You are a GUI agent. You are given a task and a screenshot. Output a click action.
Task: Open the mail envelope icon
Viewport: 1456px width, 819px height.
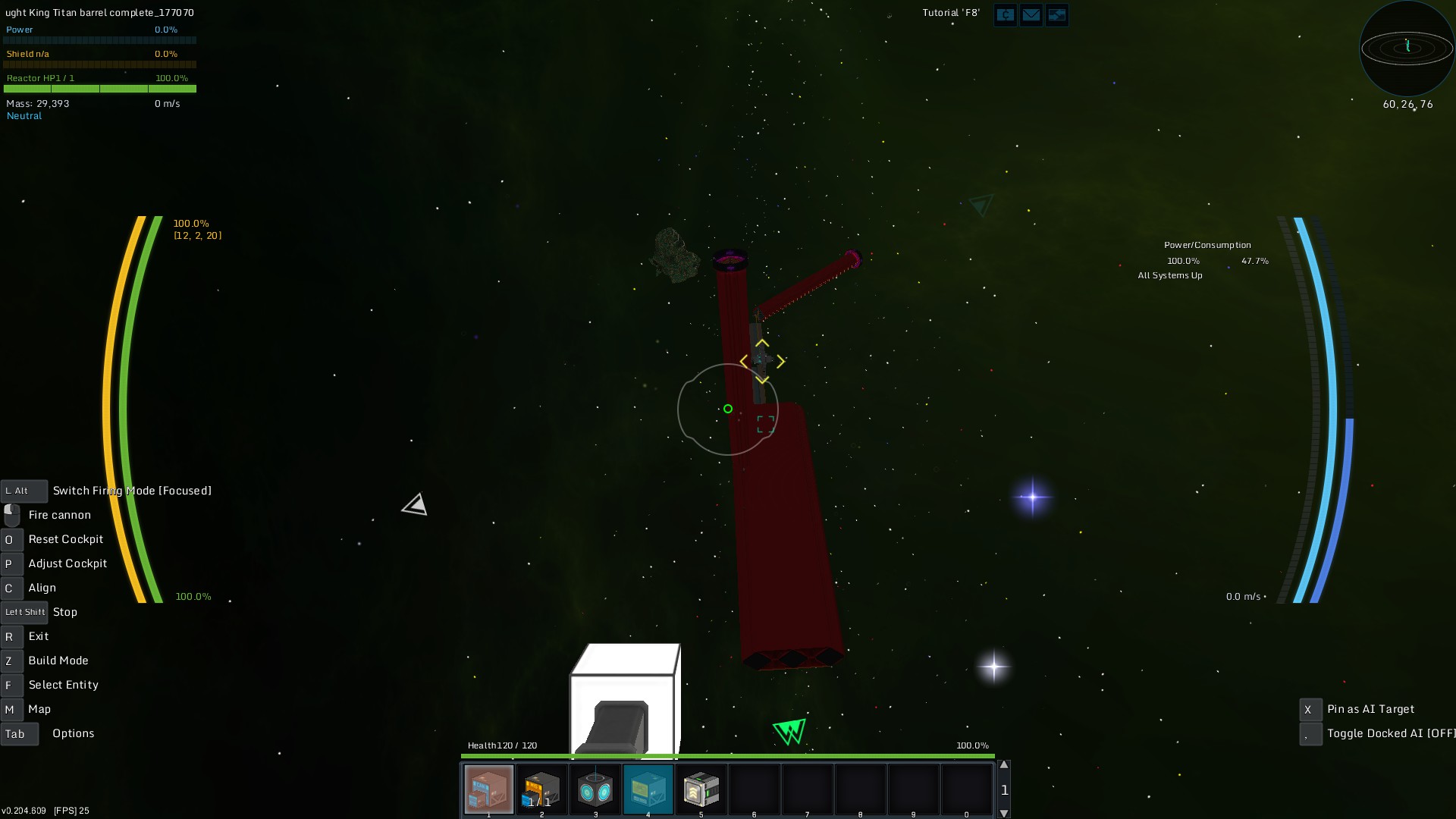point(1031,14)
